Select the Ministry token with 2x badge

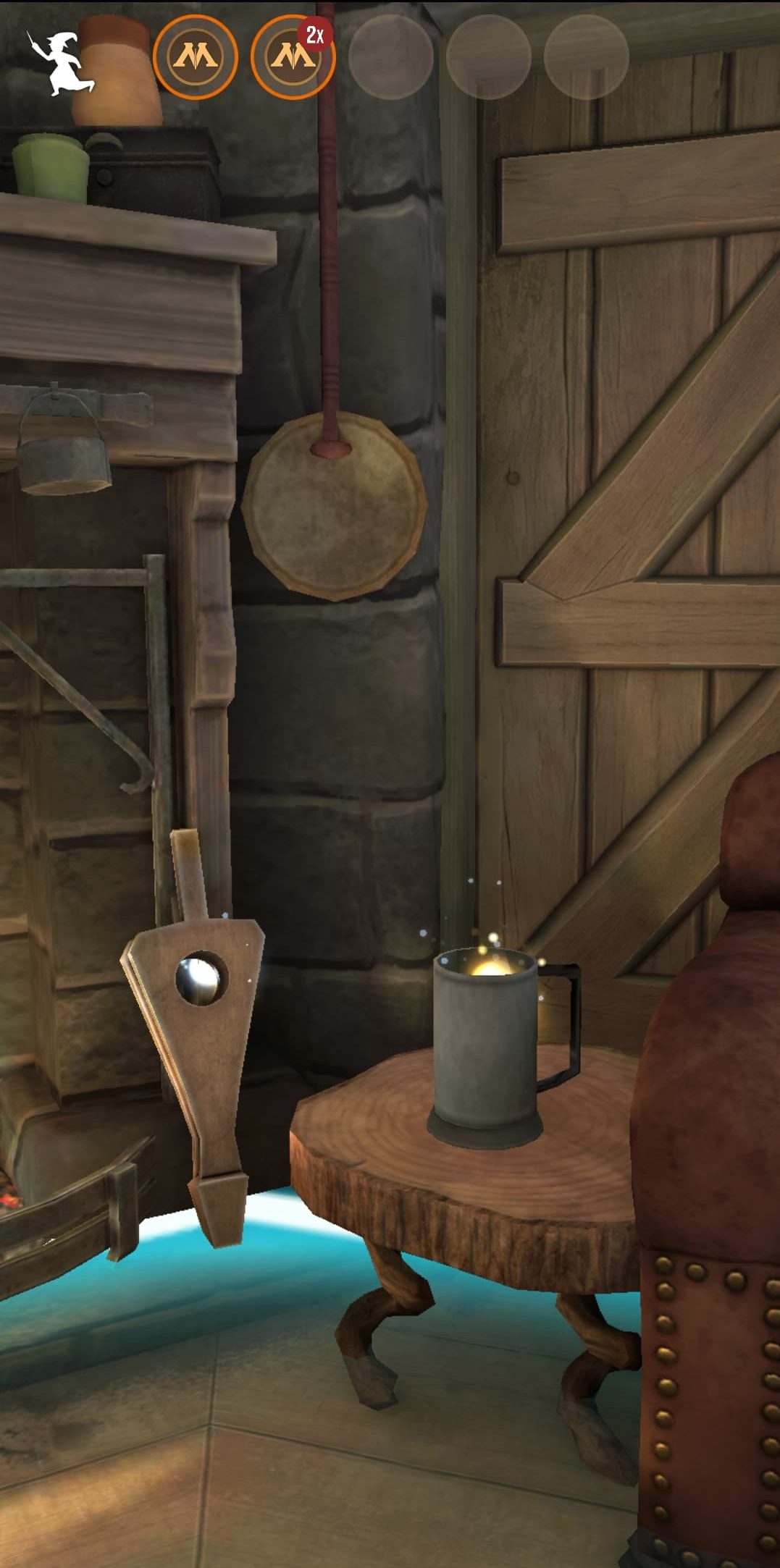293,57
